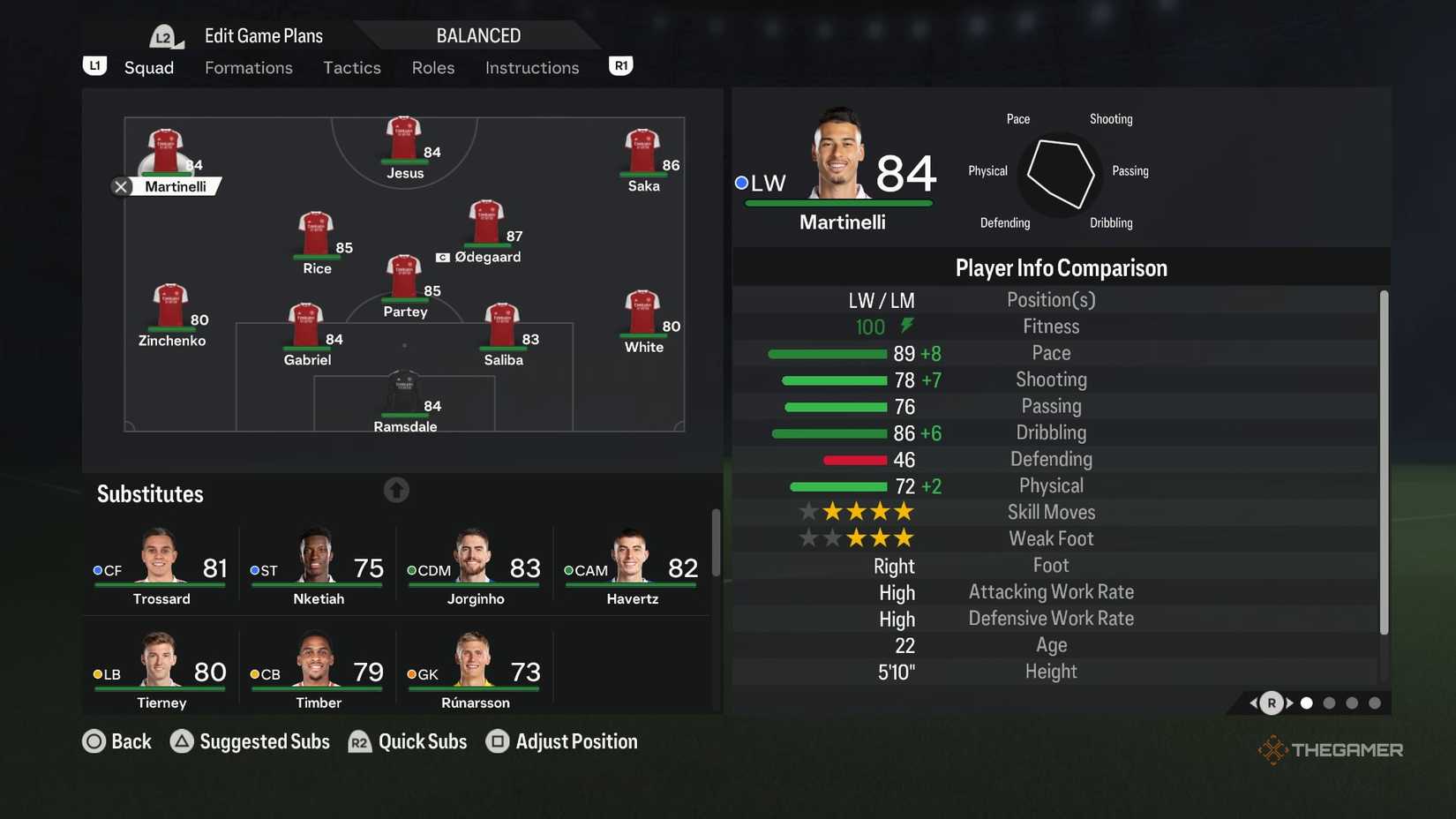
Task: Open the Formations tab
Action: pyautogui.click(x=248, y=67)
